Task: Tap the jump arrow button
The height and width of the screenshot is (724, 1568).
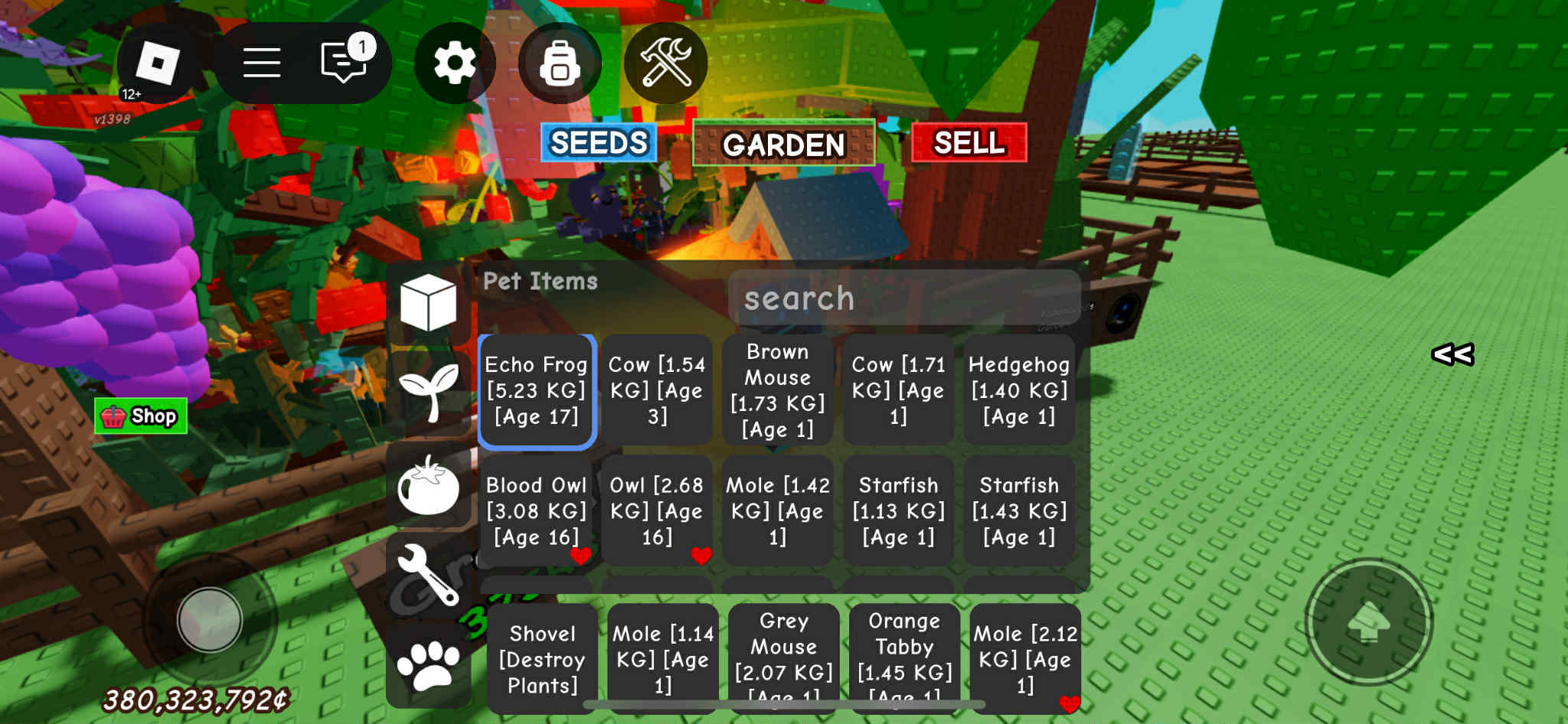Action: [1369, 621]
